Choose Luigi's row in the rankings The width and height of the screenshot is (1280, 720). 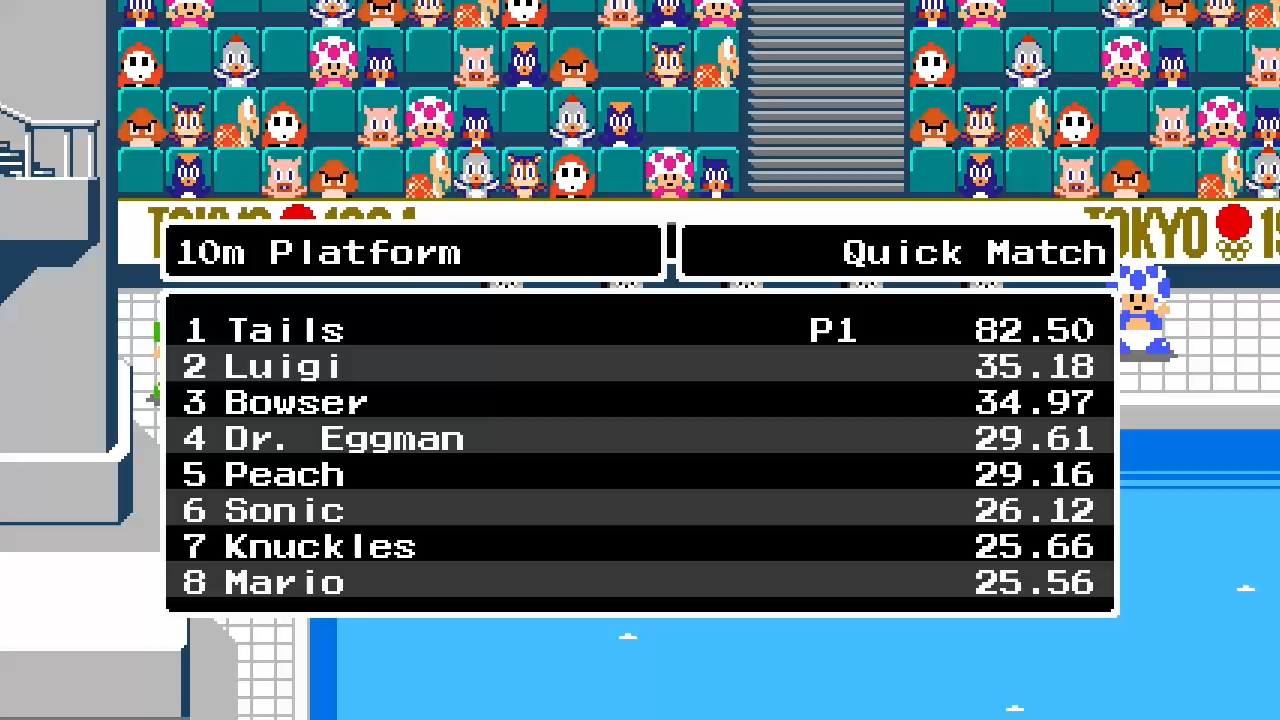[x=640, y=366]
